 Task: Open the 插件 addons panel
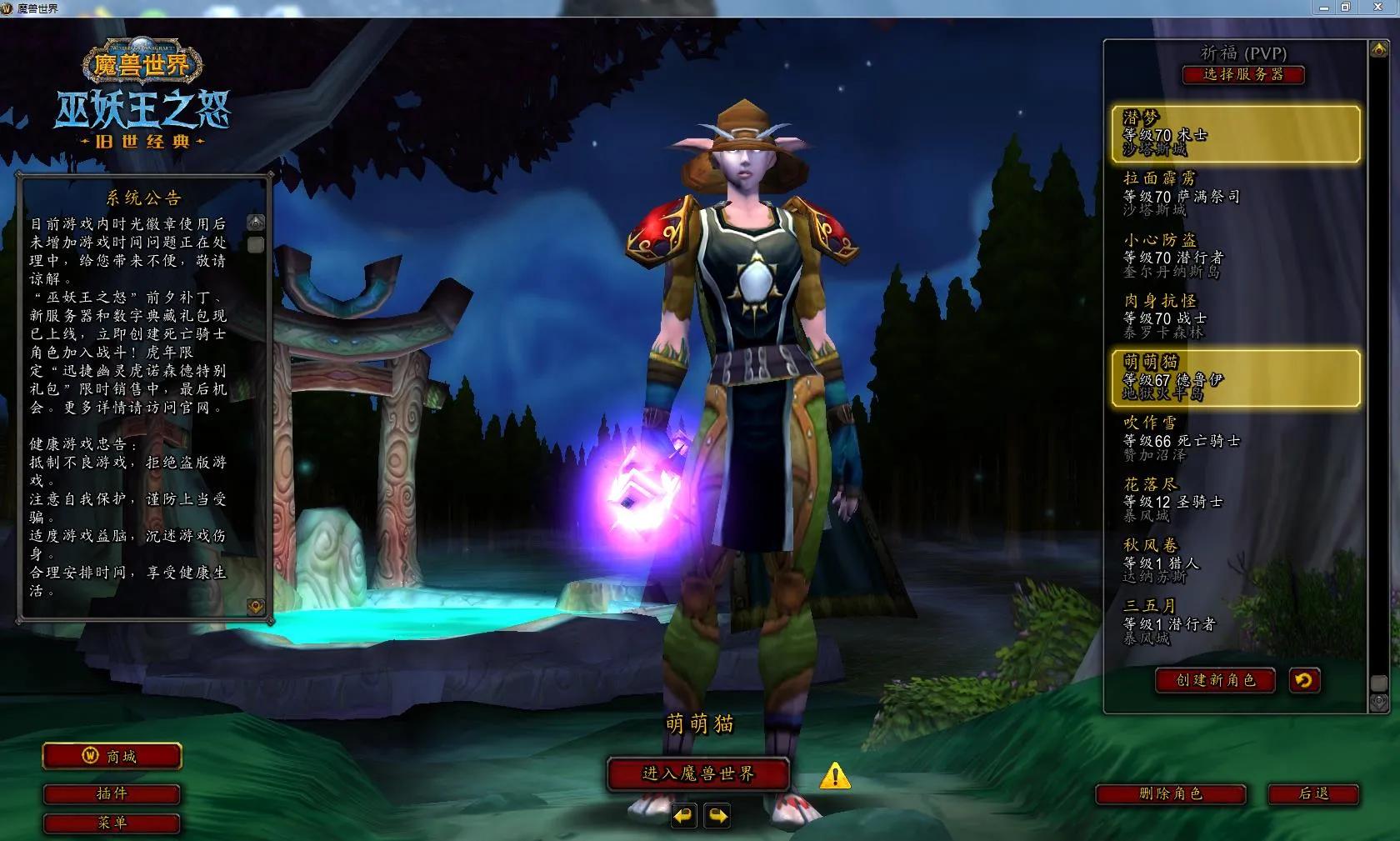click(112, 794)
